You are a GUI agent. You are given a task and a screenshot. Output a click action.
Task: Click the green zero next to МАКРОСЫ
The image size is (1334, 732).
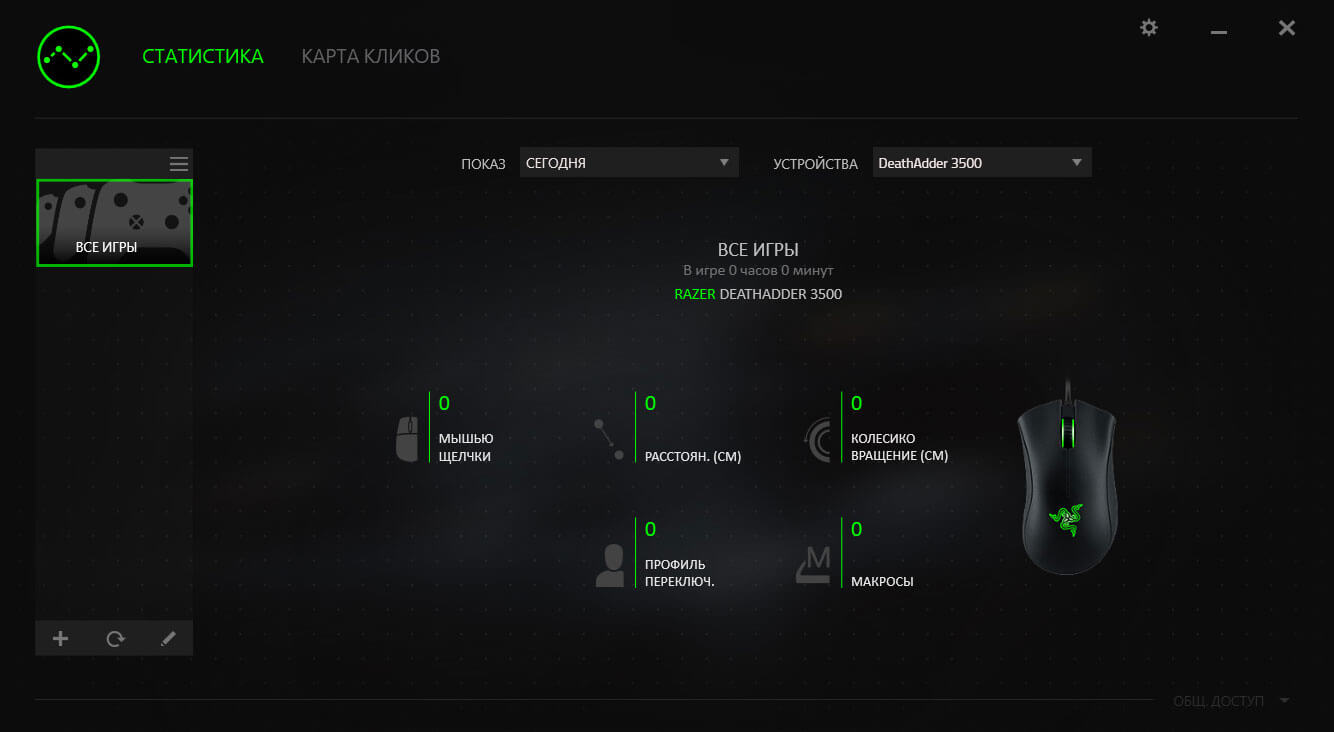click(x=856, y=529)
